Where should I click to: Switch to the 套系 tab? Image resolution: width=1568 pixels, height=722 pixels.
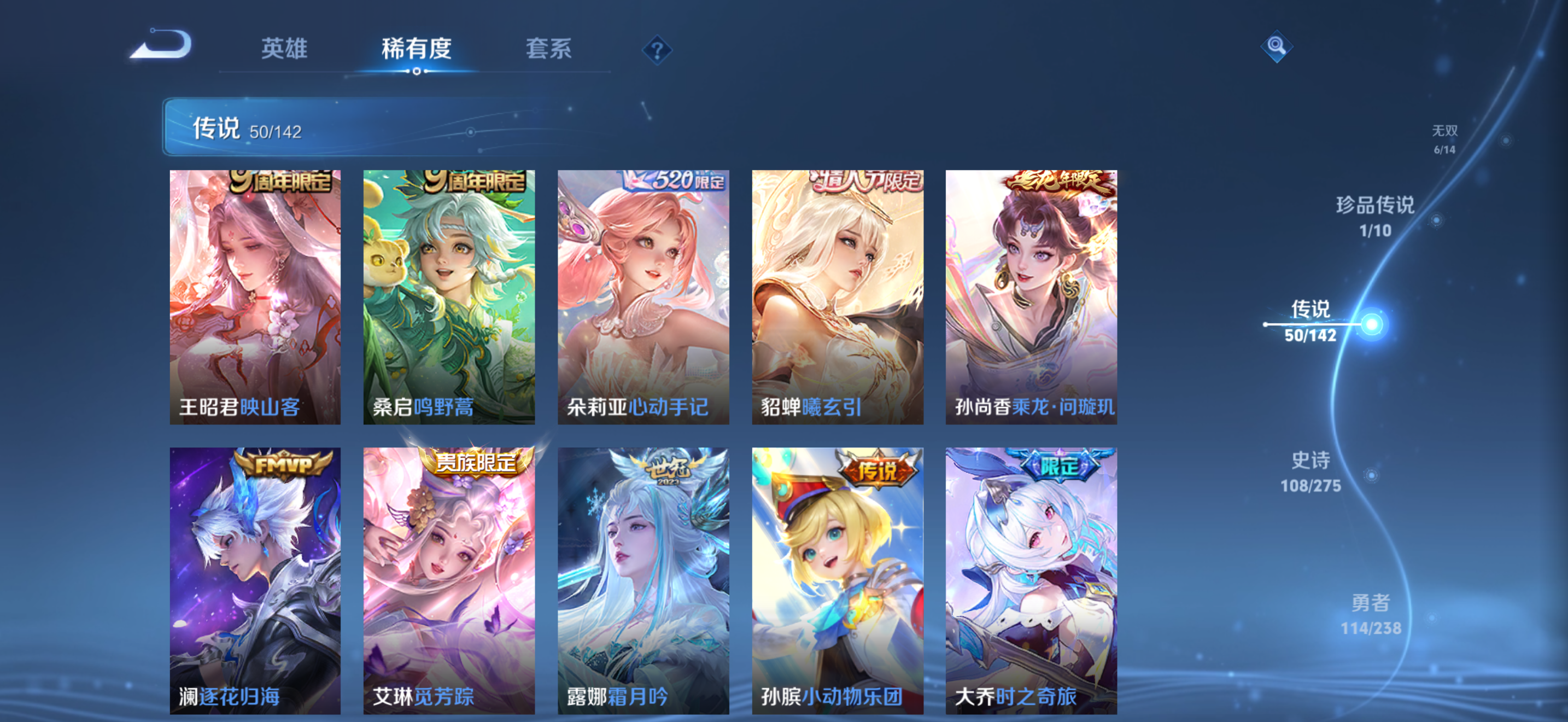[x=548, y=50]
